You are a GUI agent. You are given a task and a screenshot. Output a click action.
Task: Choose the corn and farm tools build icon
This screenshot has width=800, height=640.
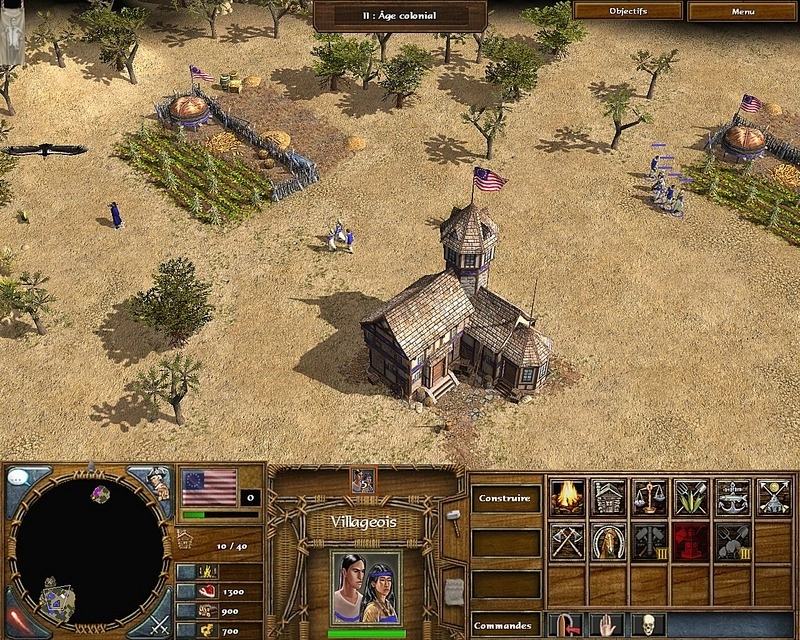(x=691, y=497)
